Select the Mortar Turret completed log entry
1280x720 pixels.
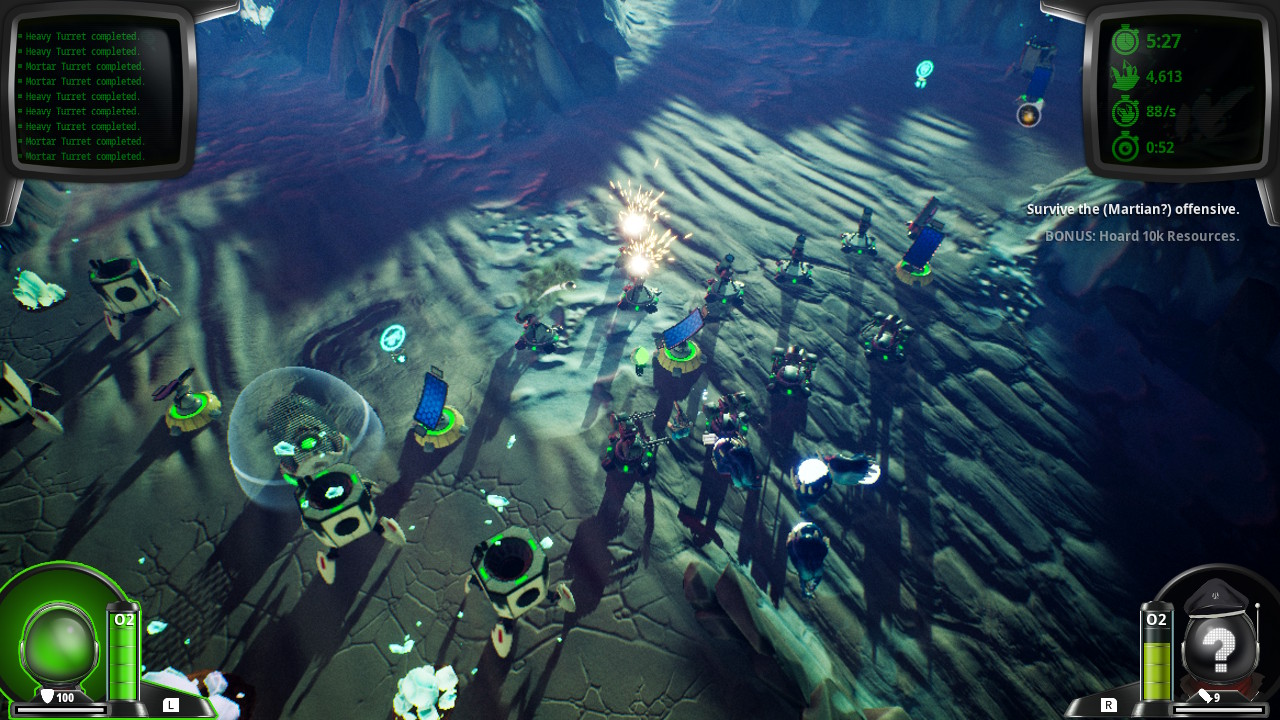click(x=85, y=66)
